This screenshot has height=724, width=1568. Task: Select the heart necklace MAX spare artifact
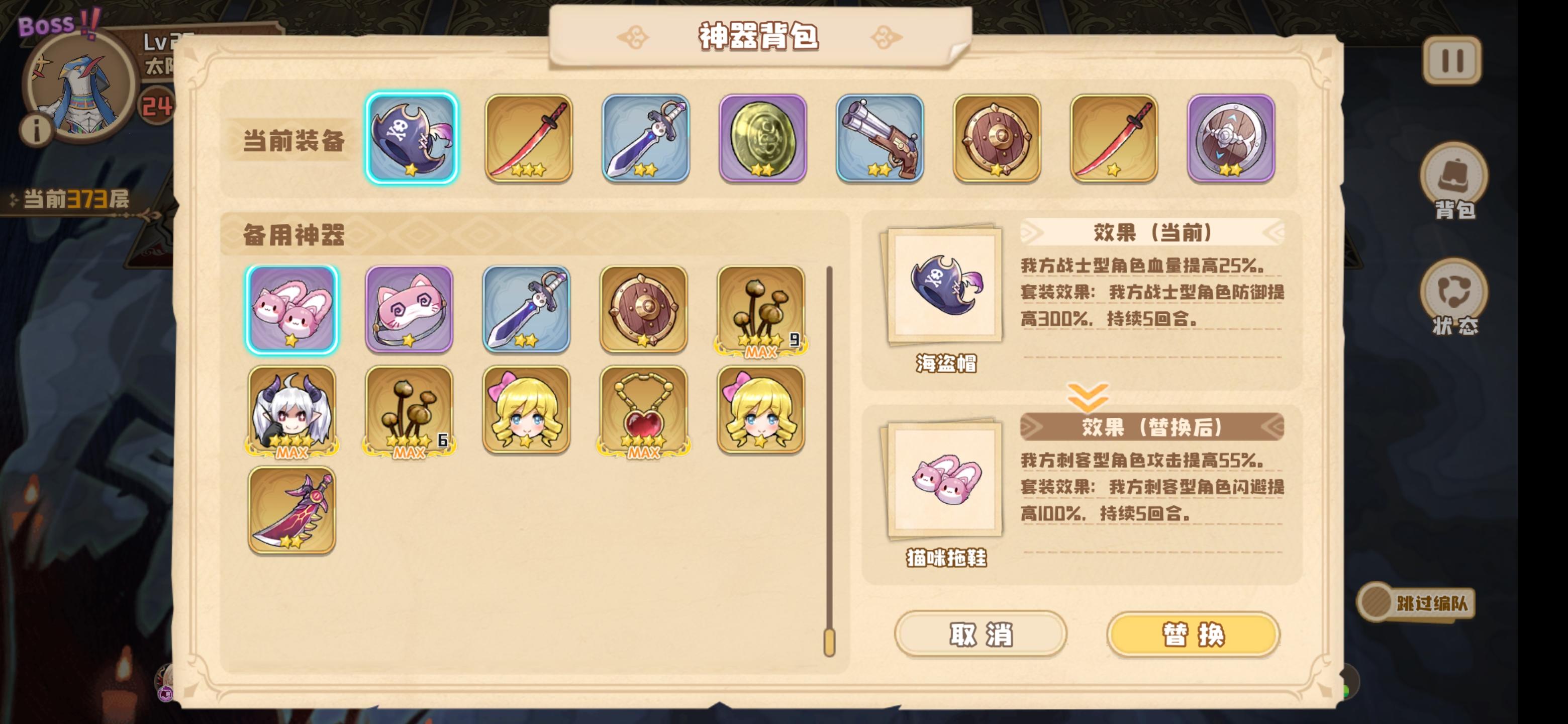coord(643,410)
